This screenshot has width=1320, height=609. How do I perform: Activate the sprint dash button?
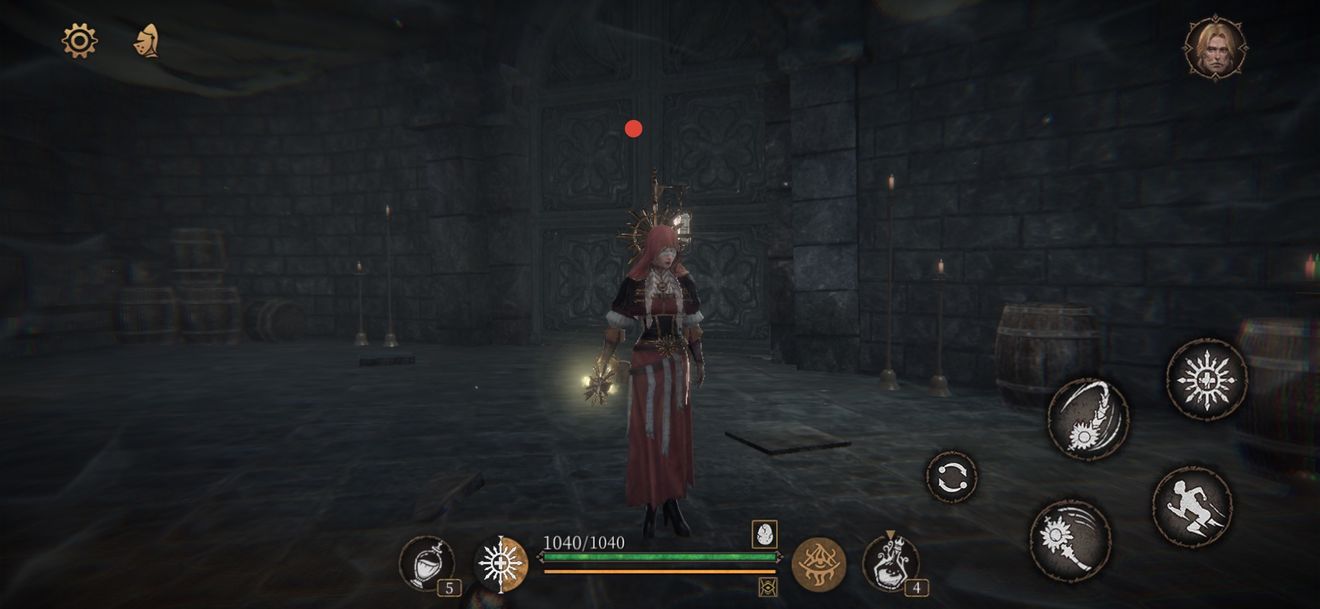coord(1192,506)
